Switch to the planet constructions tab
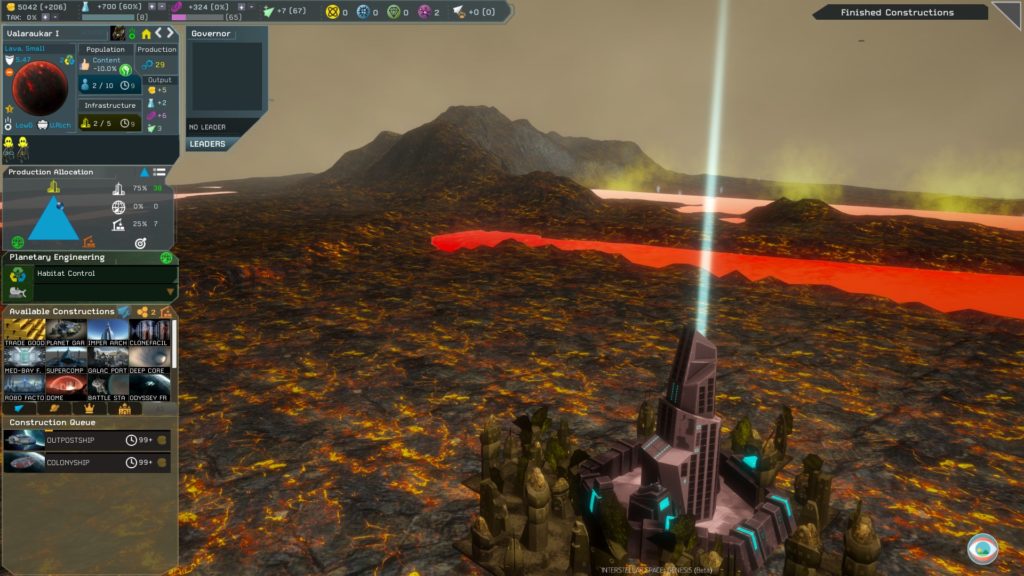The image size is (1024, 576). 55,408
